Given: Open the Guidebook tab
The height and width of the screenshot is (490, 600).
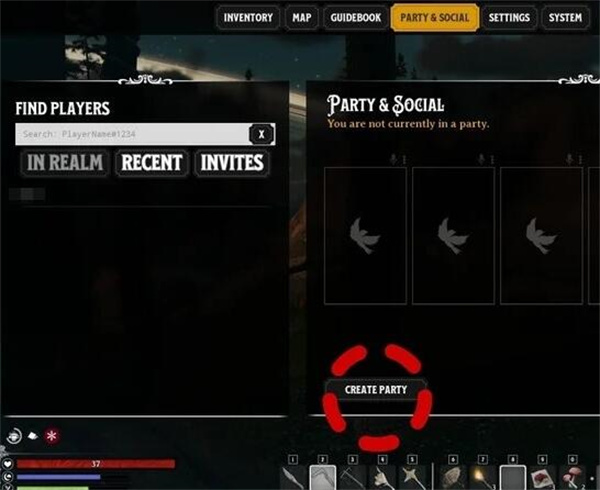Looking at the screenshot, I should tap(355, 18).
